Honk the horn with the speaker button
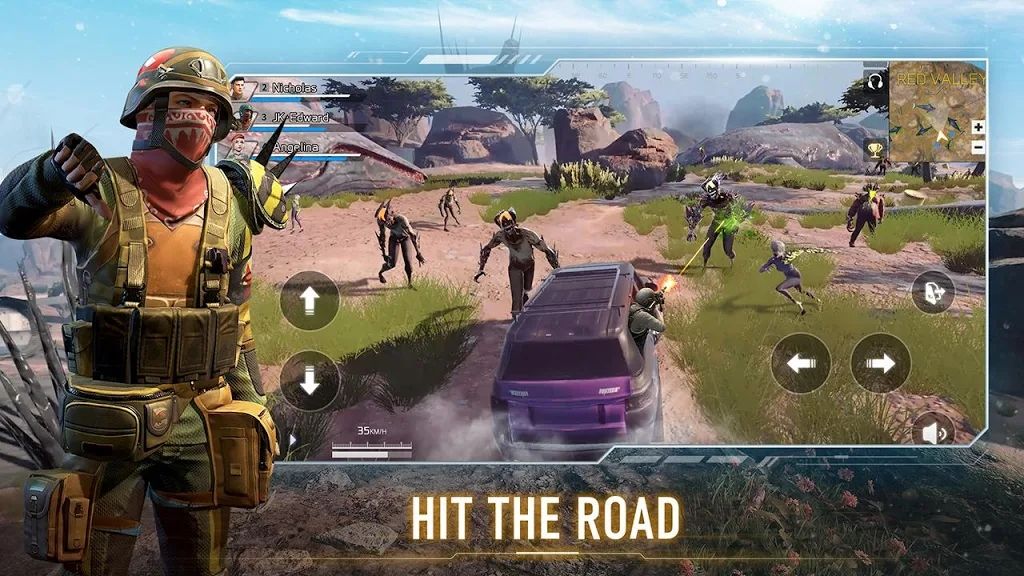Image resolution: width=1024 pixels, height=576 pixels. coord(933,432)
